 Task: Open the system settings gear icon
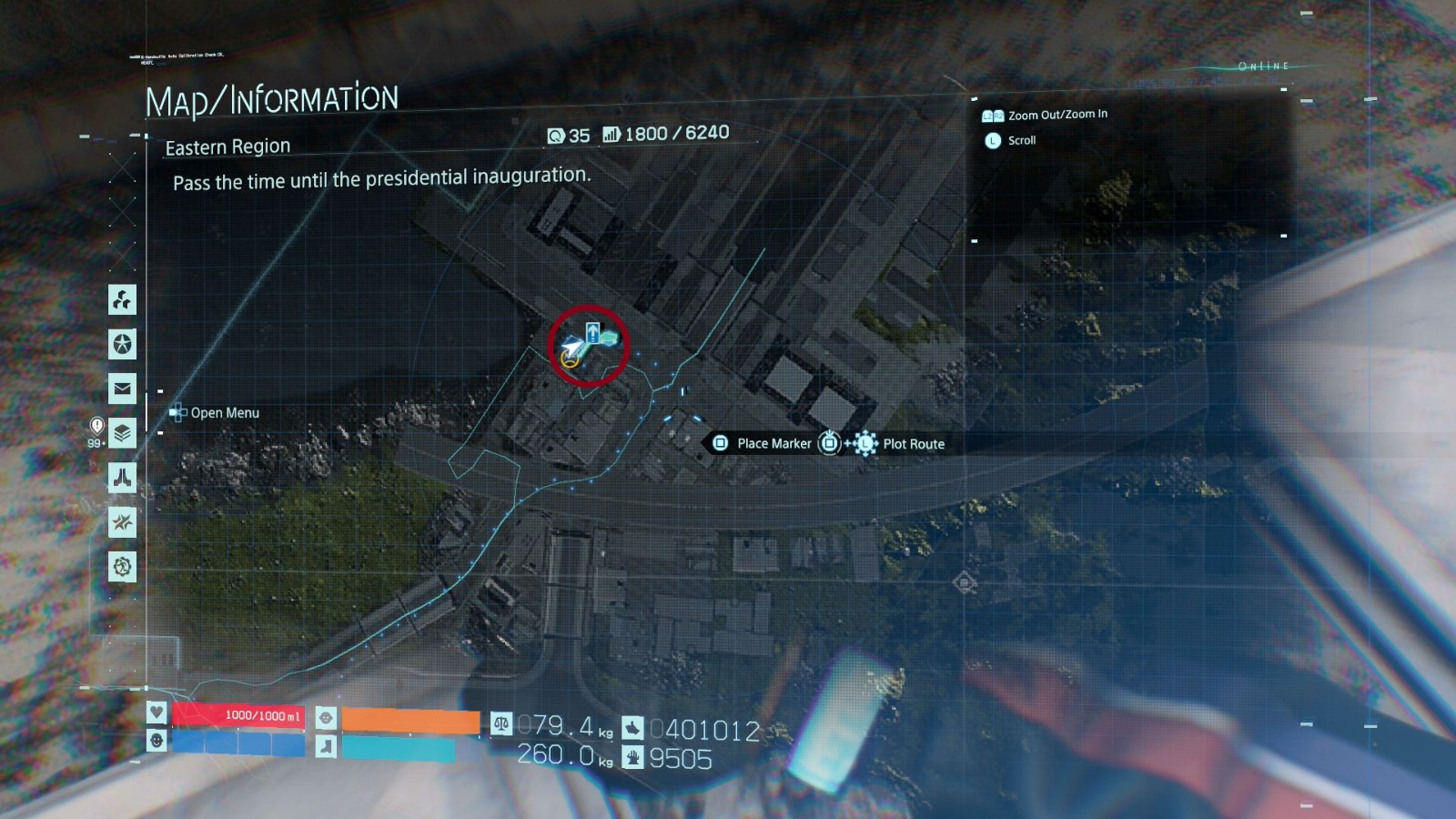121,566
